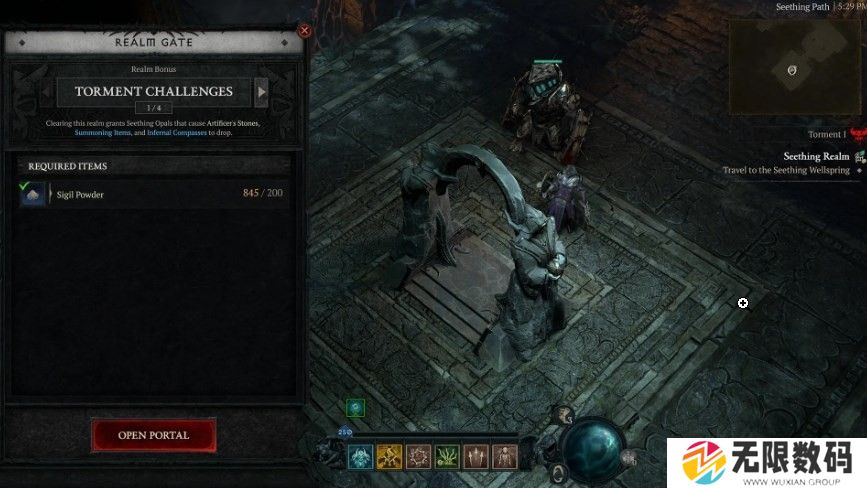Activate the three spikes skill

click(x=476, y=457)
